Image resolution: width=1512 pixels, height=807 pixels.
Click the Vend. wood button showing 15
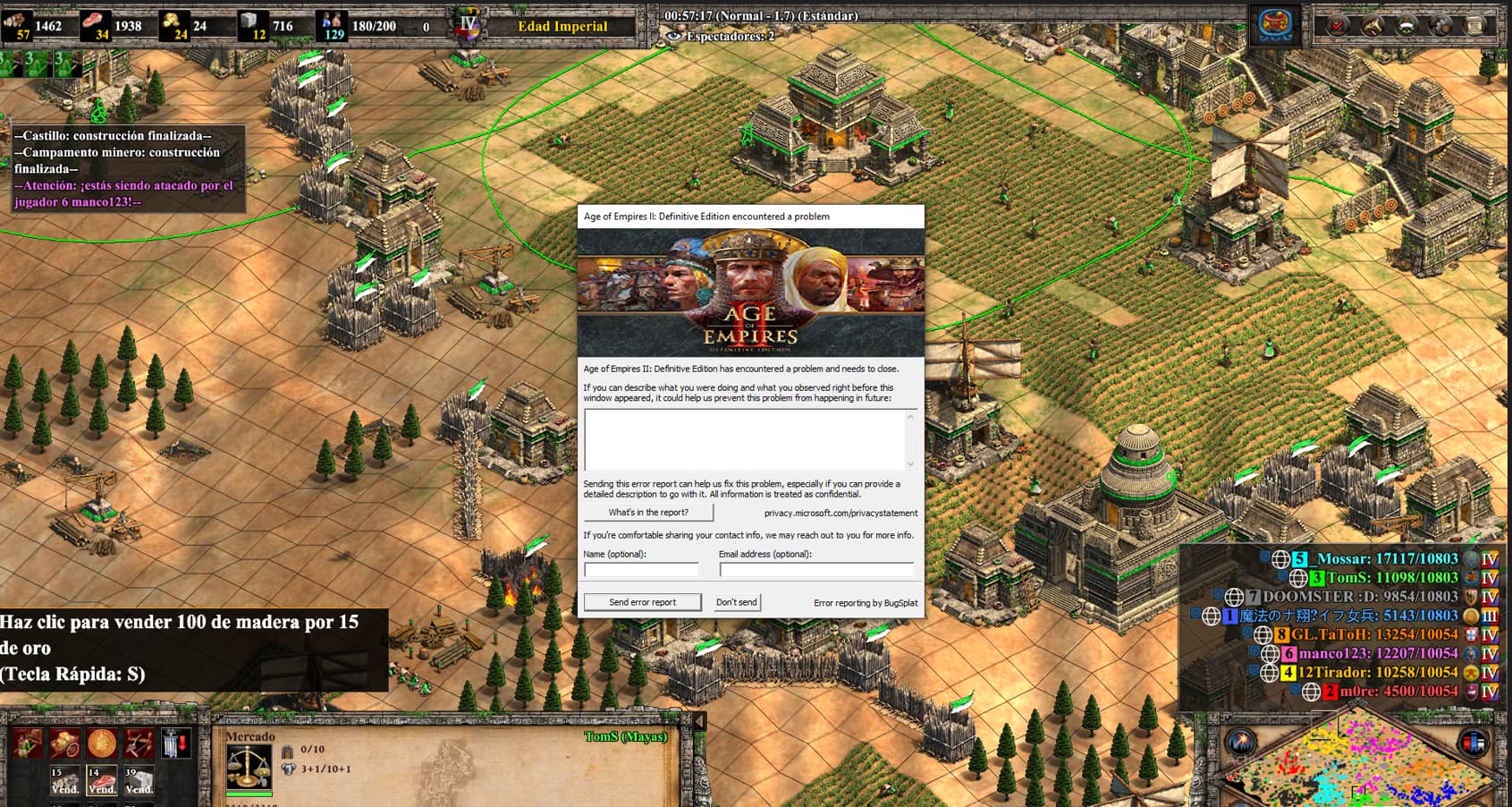click(64, 780)
